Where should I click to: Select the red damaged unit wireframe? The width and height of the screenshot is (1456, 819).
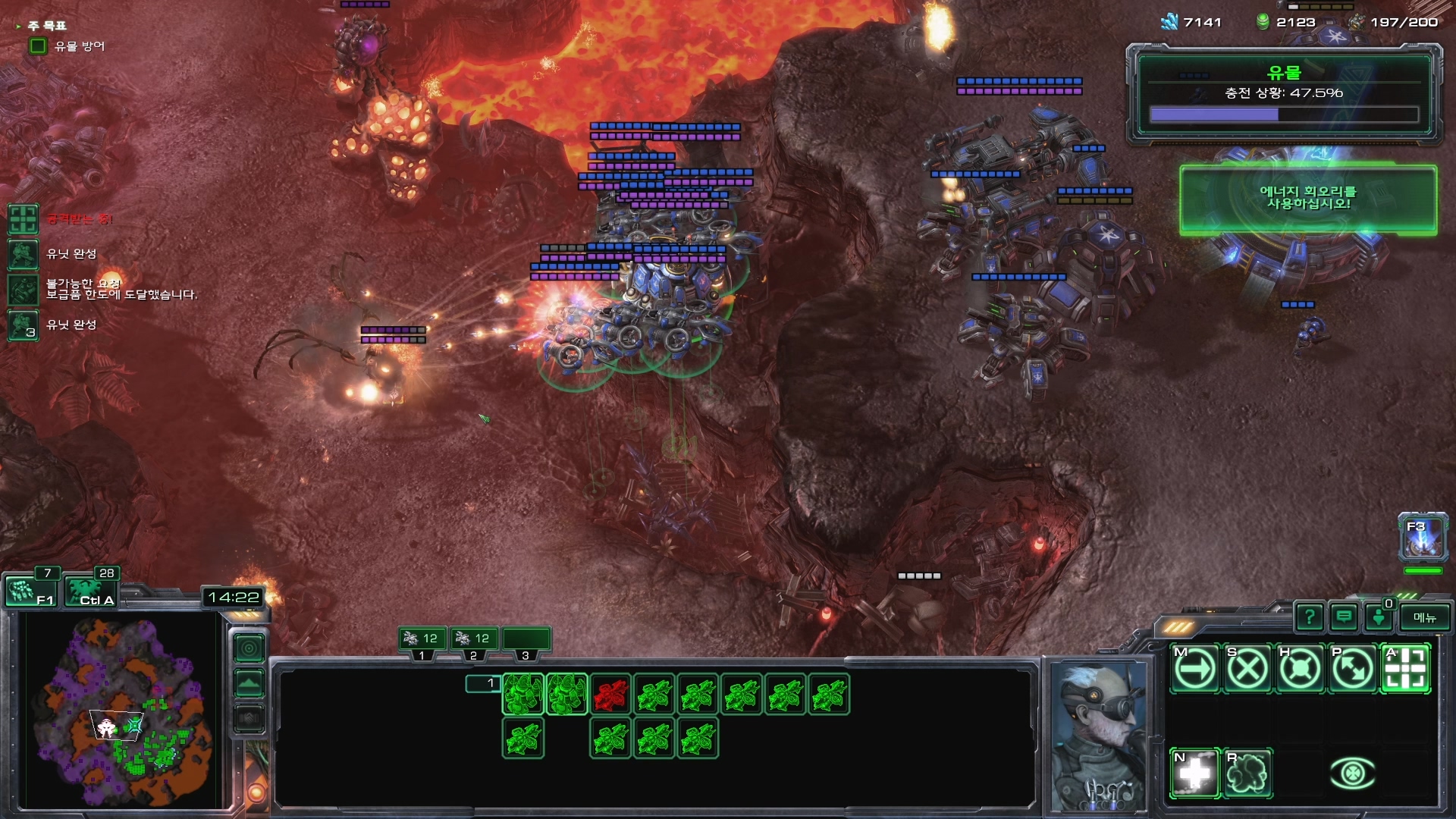tap(610, 695)
